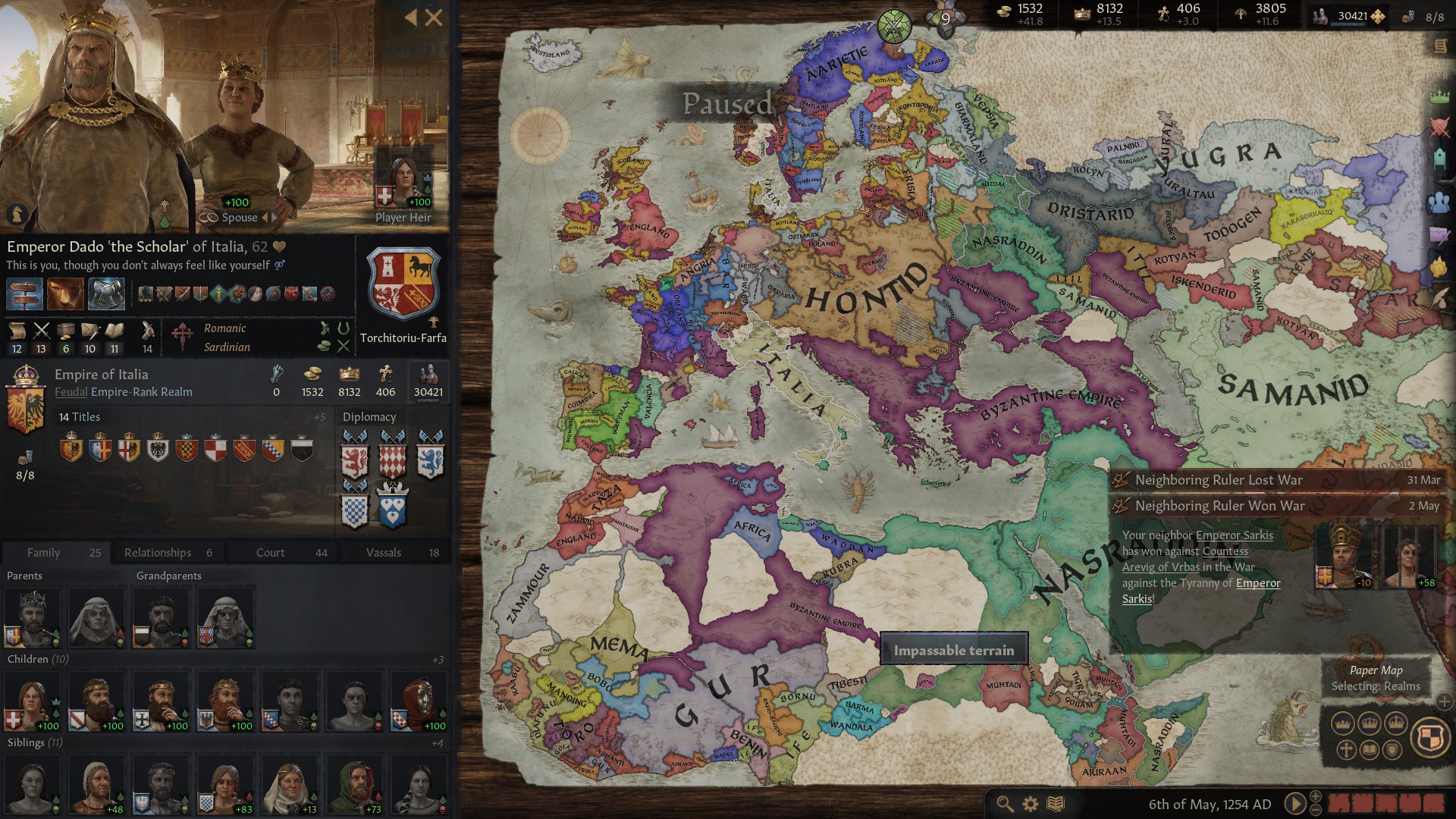
Task: Open the game settings gear icon
Action: click(1029, 804)
